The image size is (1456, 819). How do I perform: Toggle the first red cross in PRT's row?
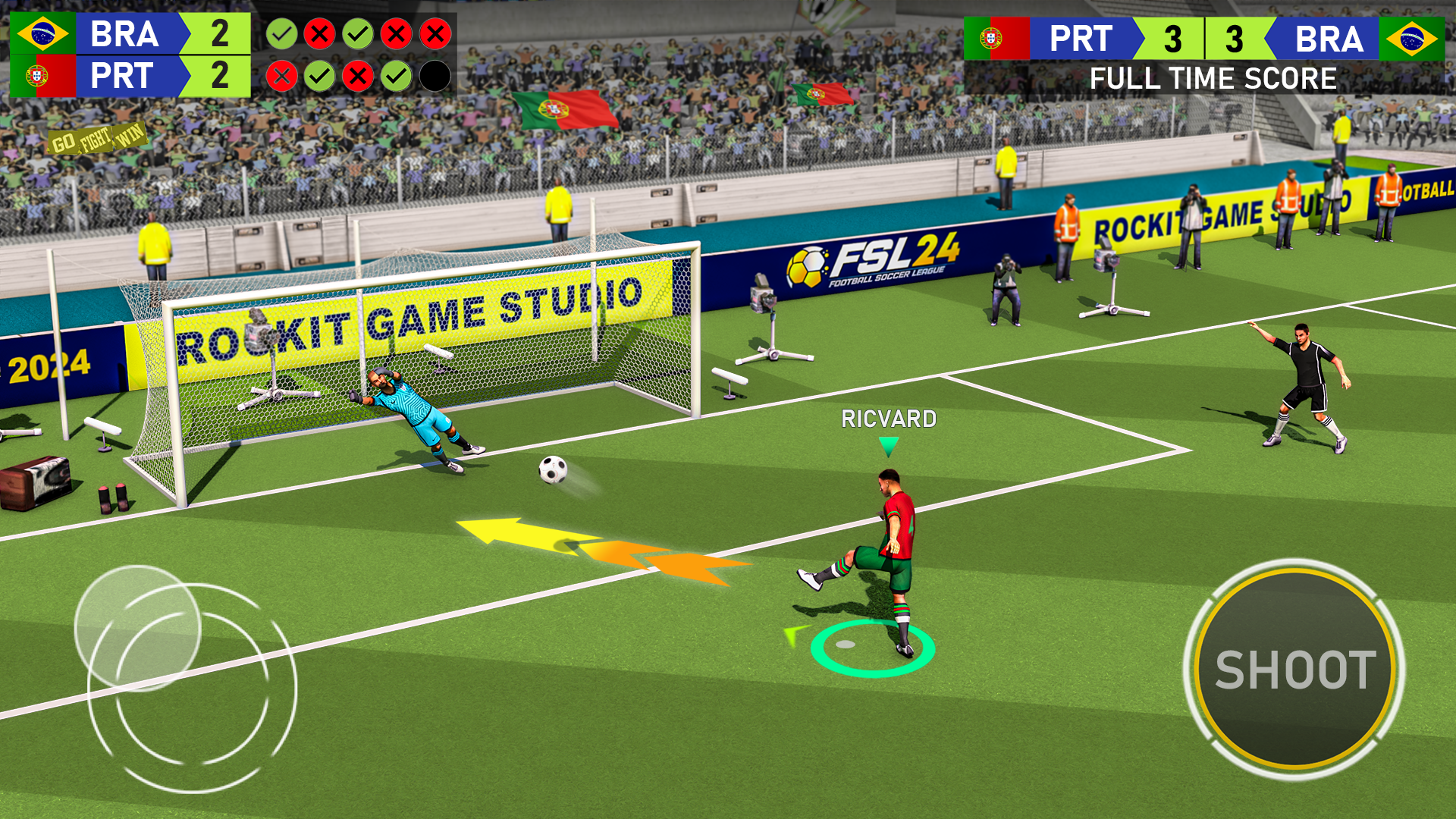click(282, 76)
